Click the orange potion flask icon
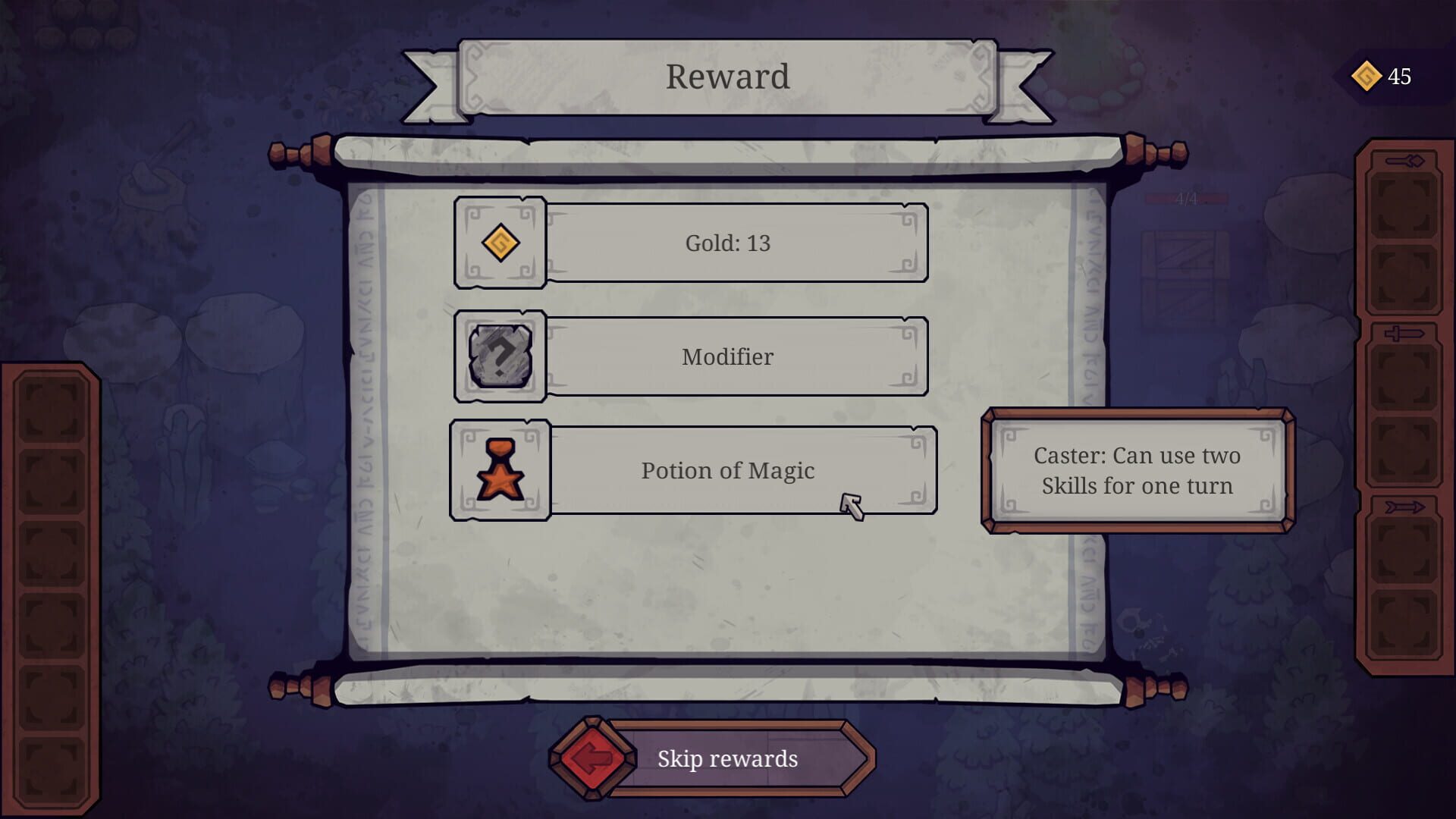 click(500, 470)
